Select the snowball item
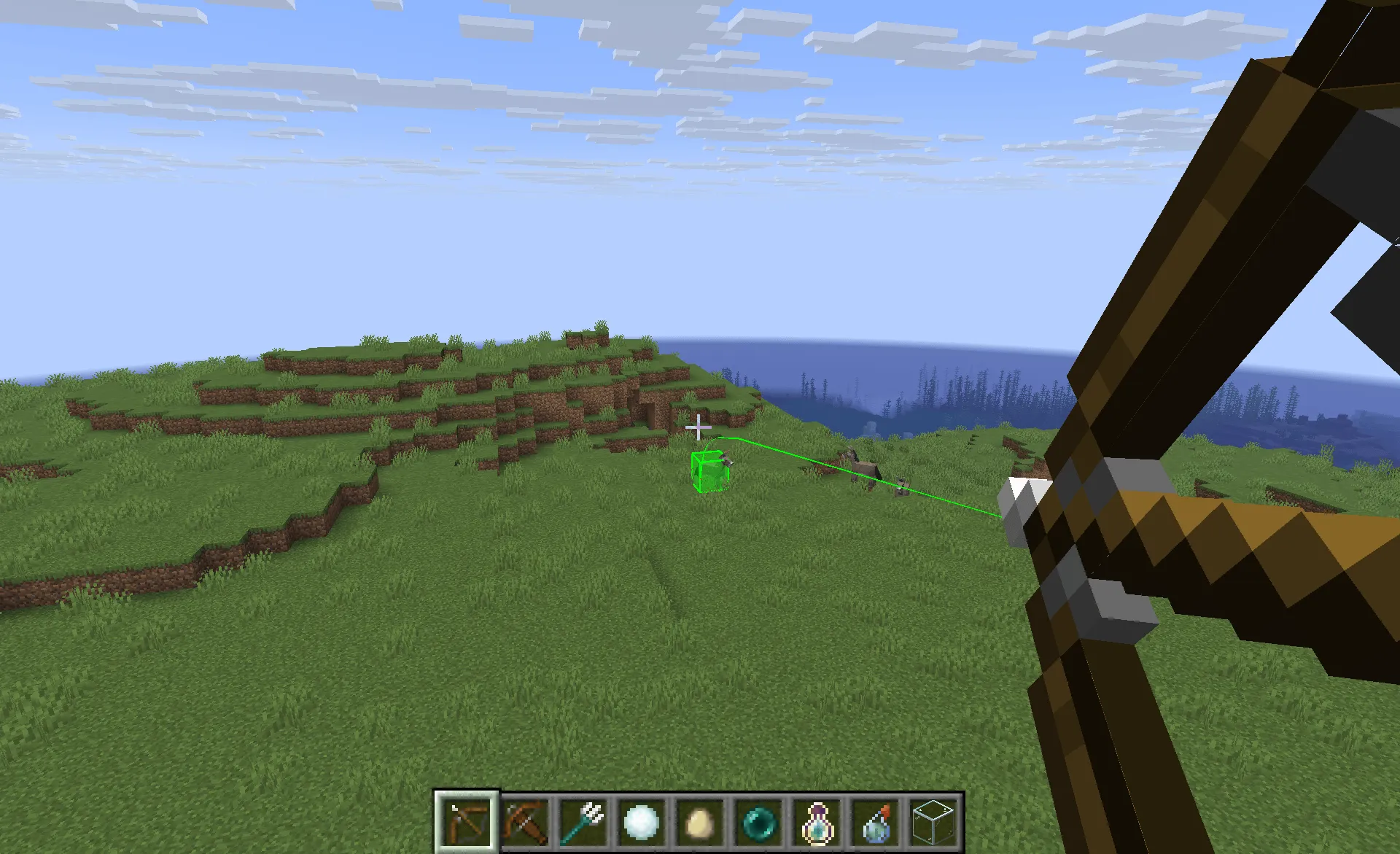The image size is (1400, 854). click(x=641, y=822)
